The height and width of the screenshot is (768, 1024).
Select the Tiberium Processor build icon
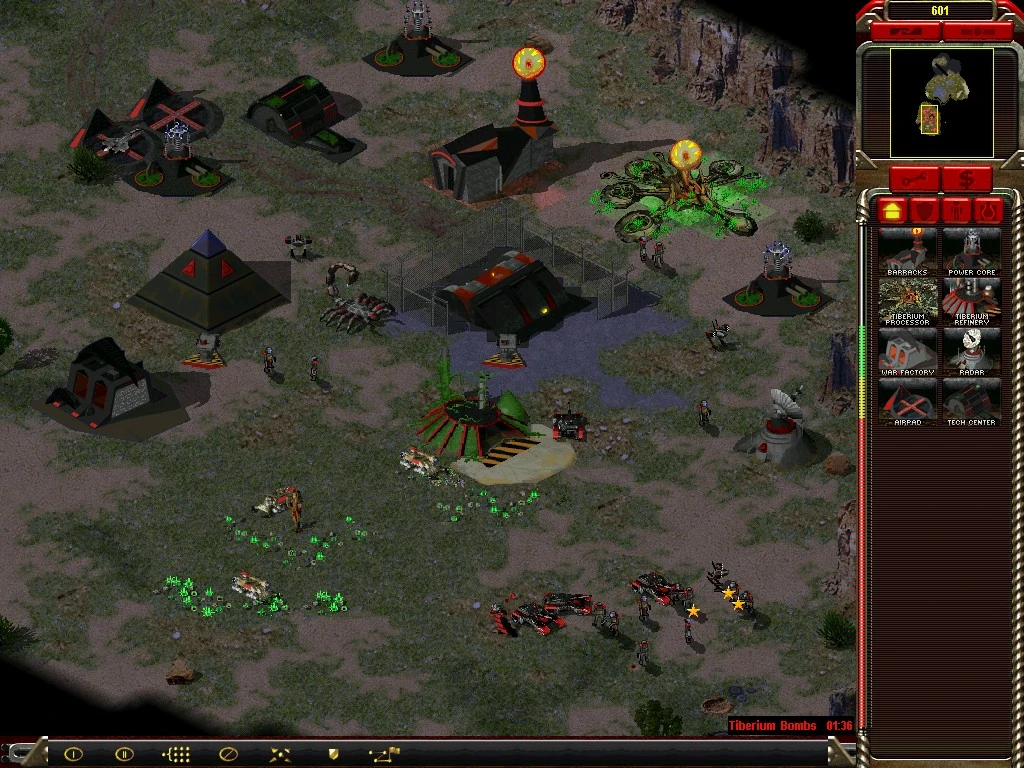click(908, 301)
